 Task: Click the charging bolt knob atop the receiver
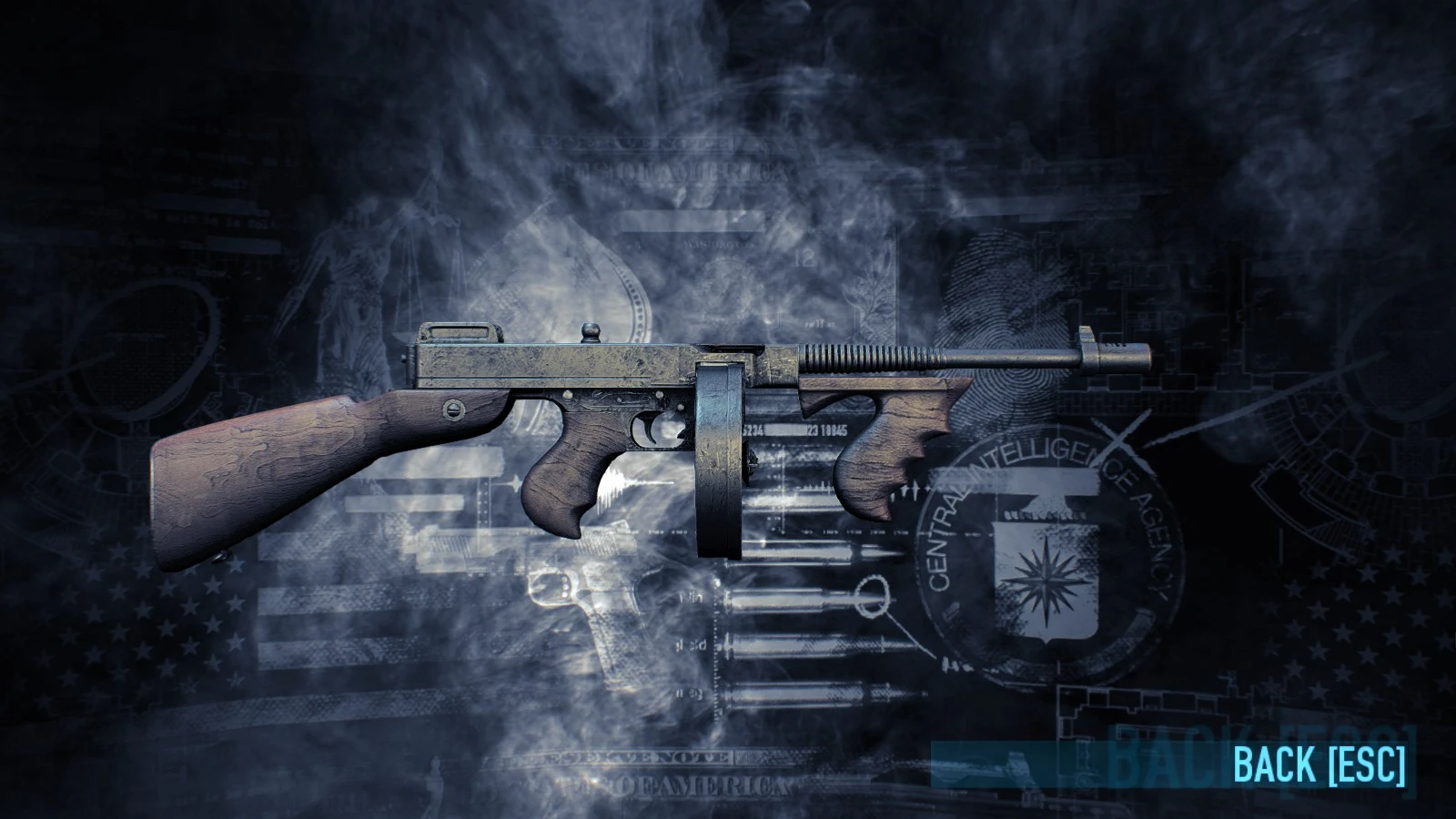click(591, 328)
